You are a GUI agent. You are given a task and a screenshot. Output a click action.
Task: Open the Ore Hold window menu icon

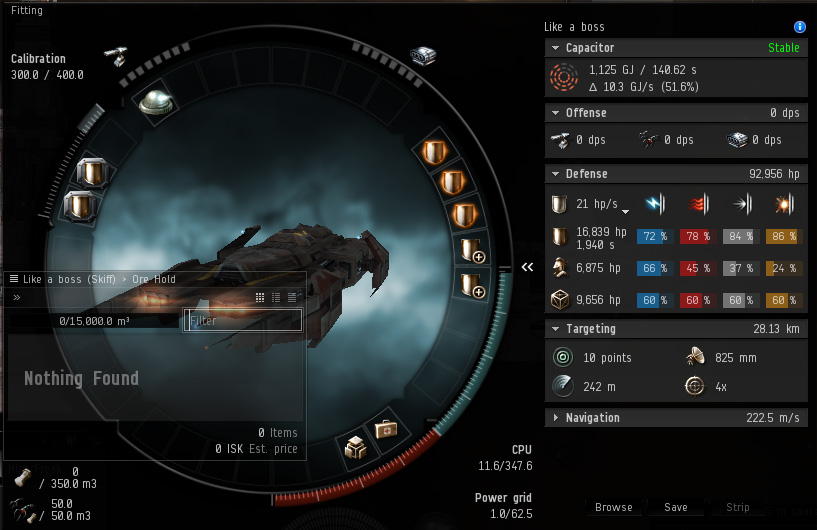pos(13,279)
